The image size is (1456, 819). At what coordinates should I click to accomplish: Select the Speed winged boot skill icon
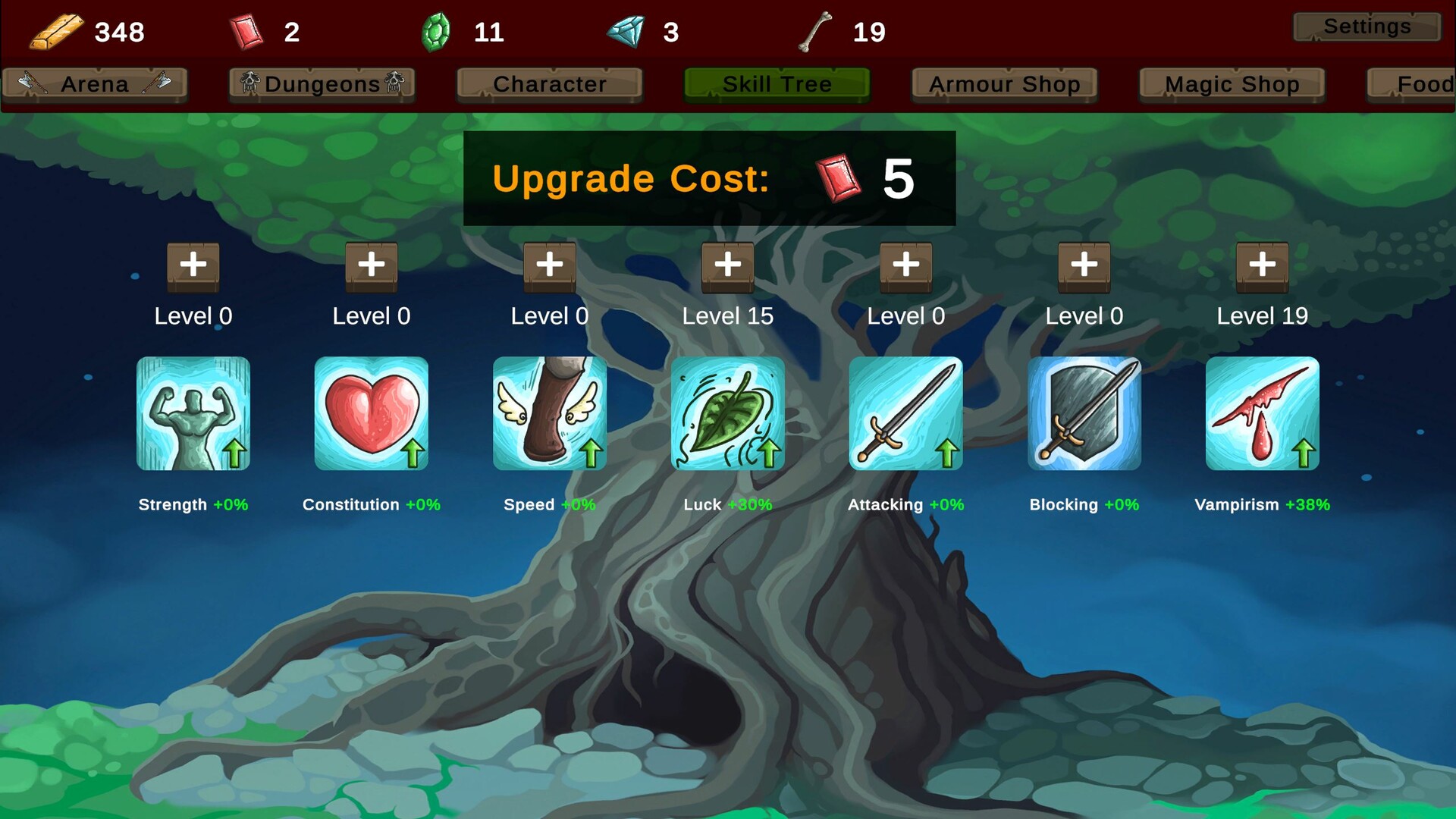[x=549, y=413]
